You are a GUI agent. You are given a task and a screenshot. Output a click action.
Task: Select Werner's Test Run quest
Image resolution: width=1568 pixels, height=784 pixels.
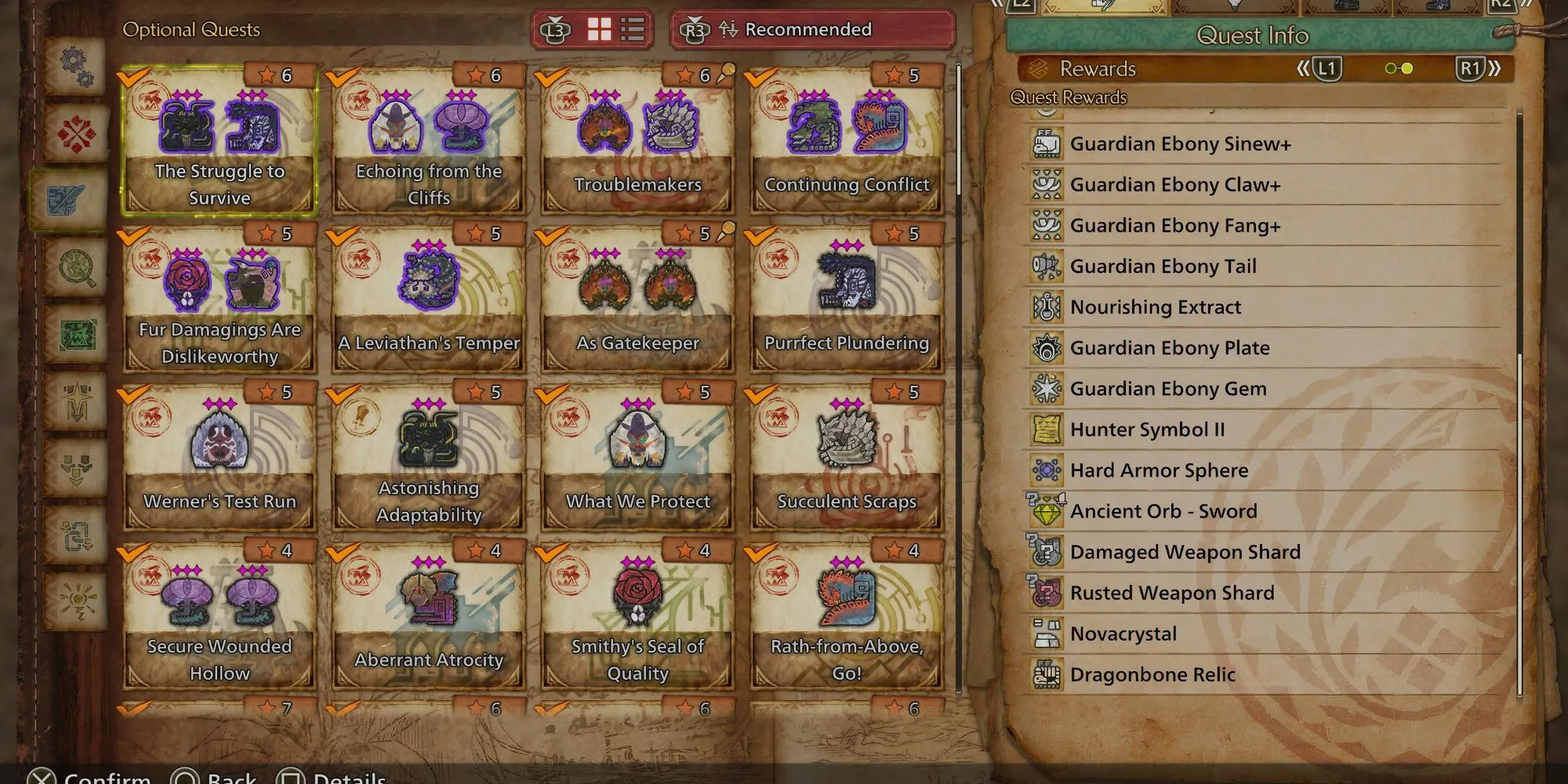point(220,458)
